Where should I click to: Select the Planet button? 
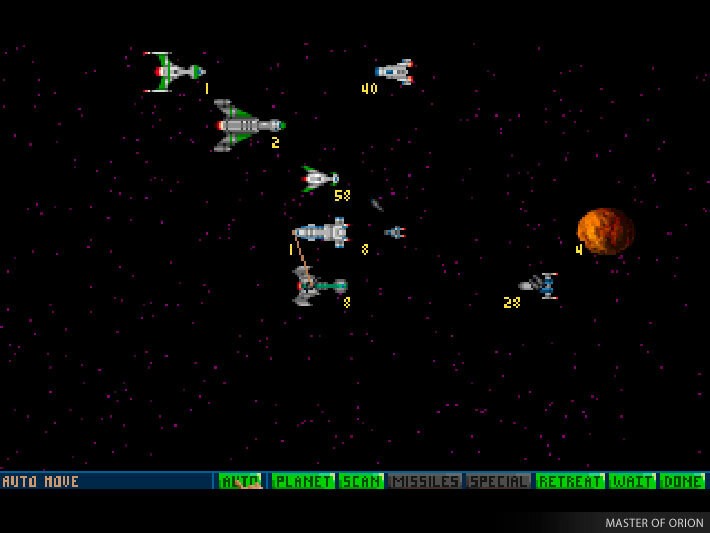pos(303,481)
